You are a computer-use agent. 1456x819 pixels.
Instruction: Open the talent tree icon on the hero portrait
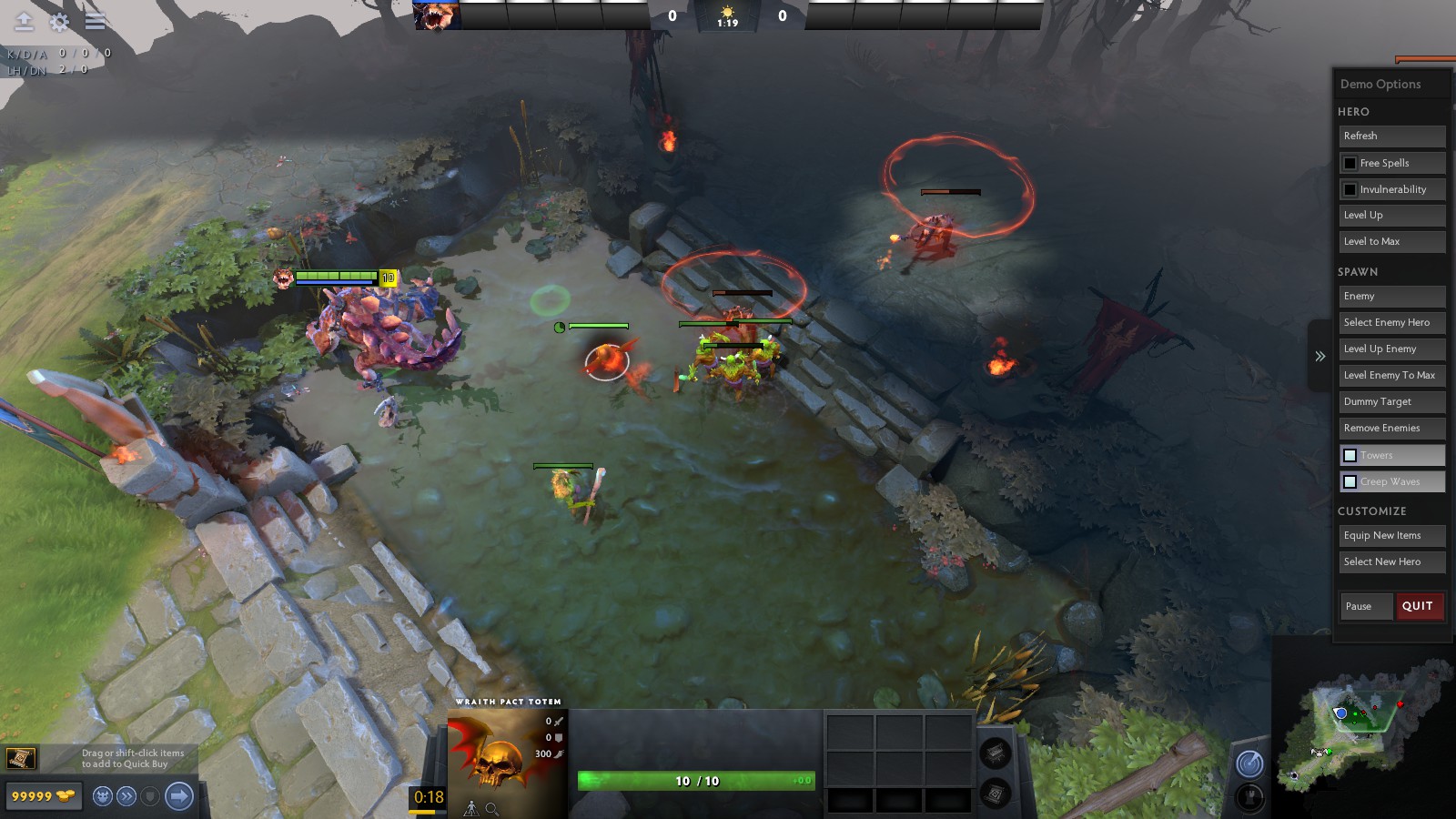tap(471, 808)
